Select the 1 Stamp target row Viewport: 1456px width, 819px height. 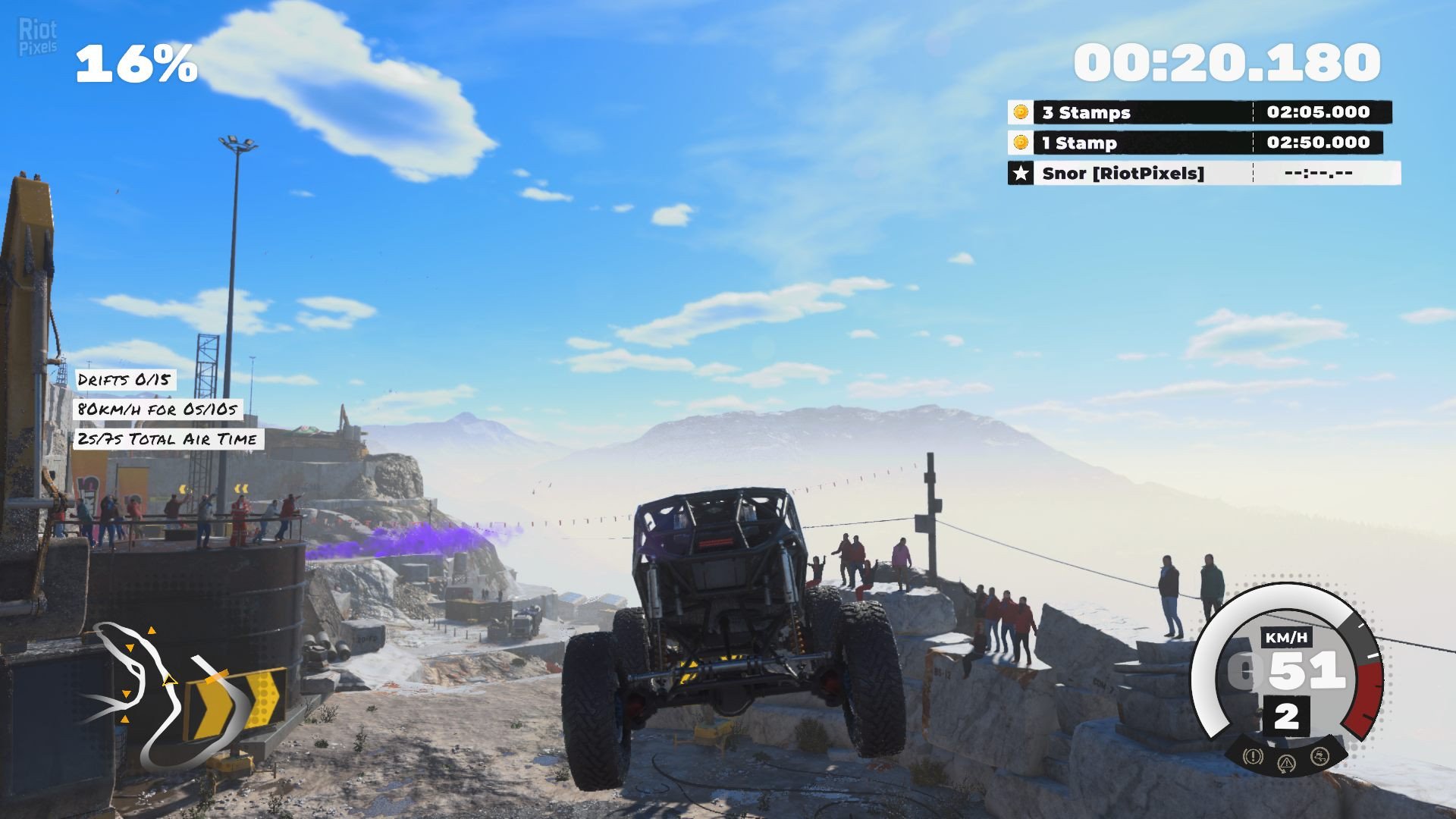point(1195,143)
